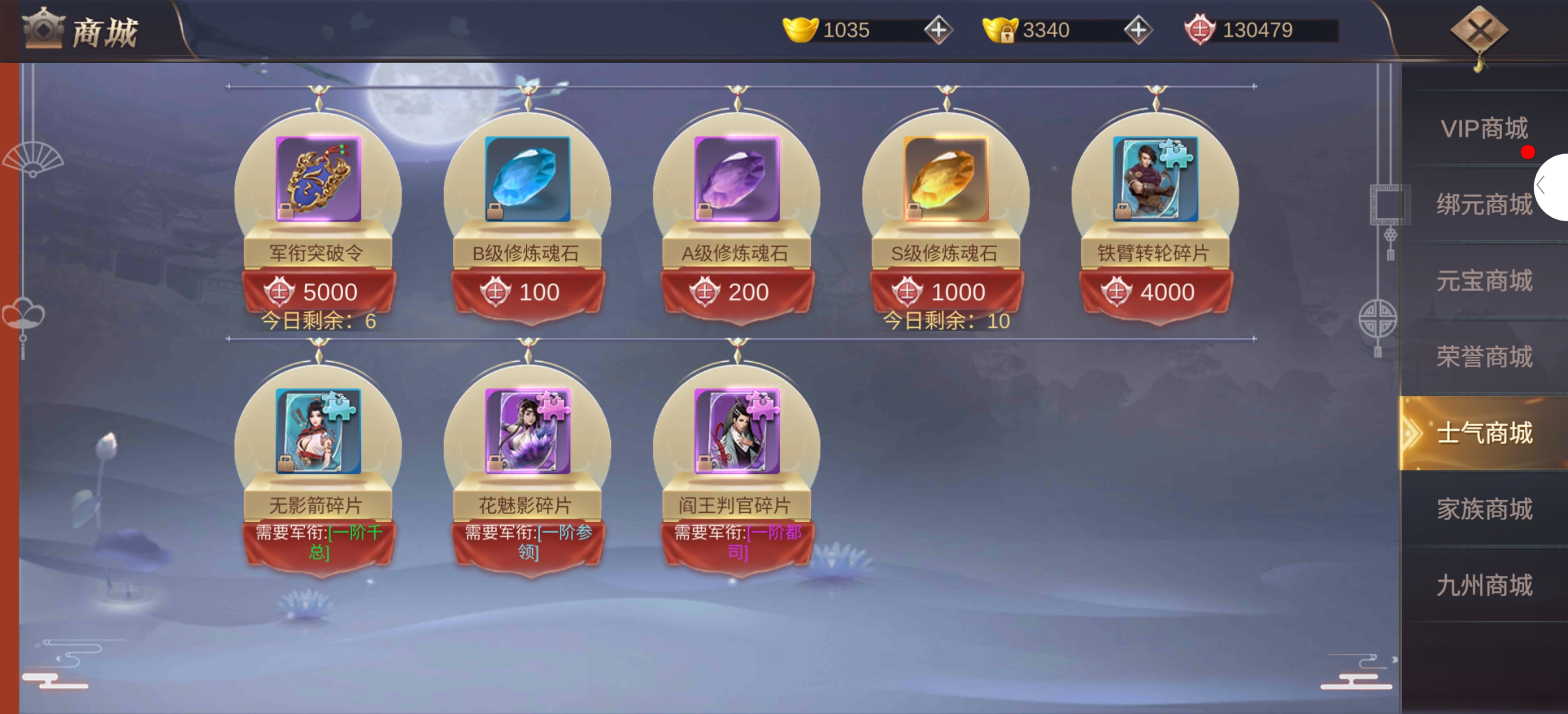Screen dimensions: 1568x714
Task: Select the golden S级修炼魂石 gem
Action: pyautogui.click(x=946, y=179)
